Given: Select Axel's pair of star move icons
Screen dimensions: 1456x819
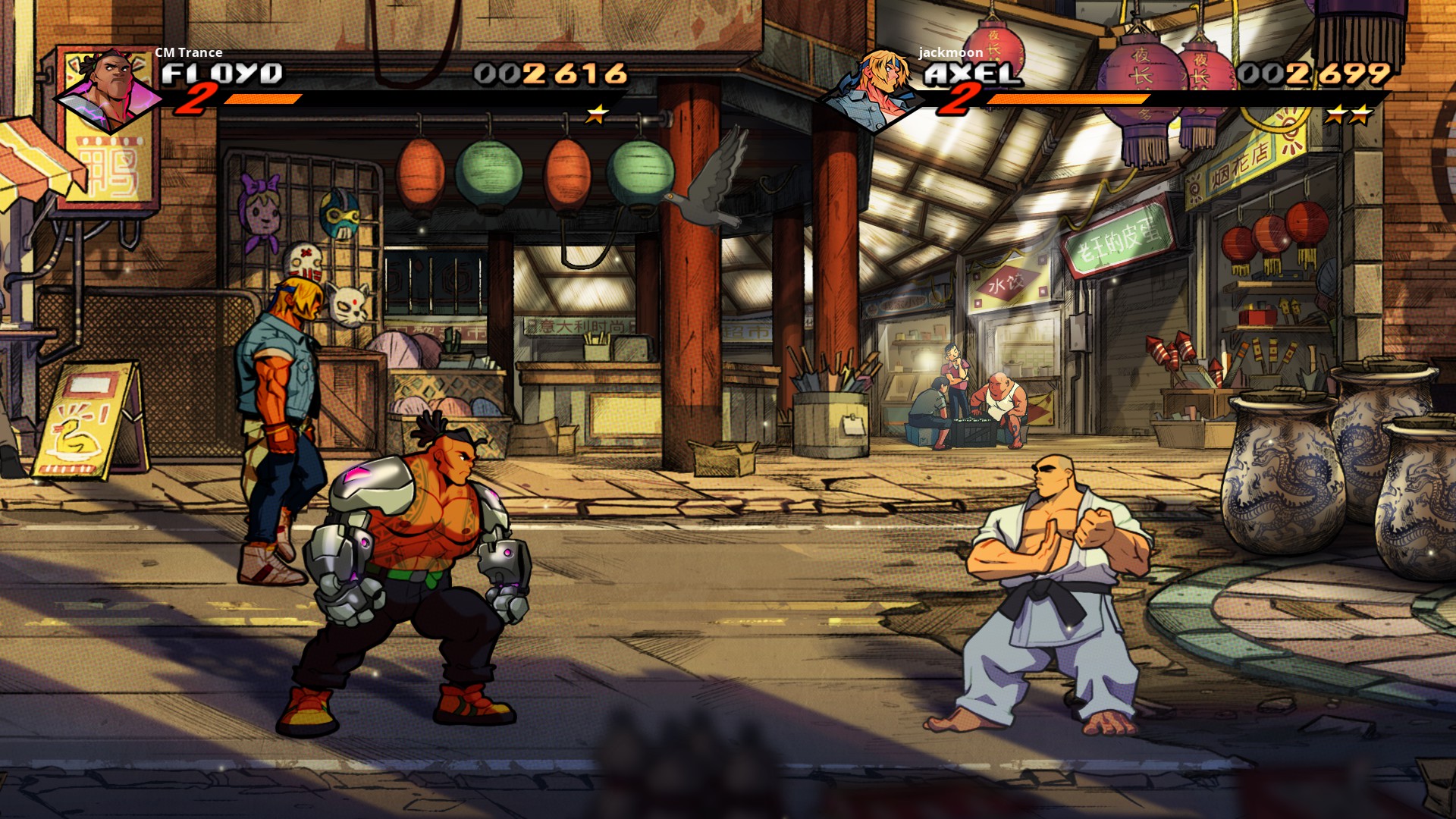Looking at the screenshot, I should [x=1349, y=115].
